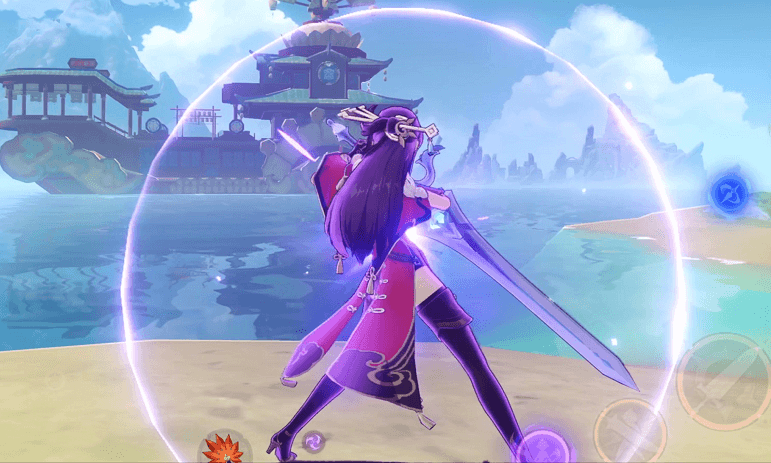Activate the glowing purple skill button
The image size is (771, 463).
546,446
